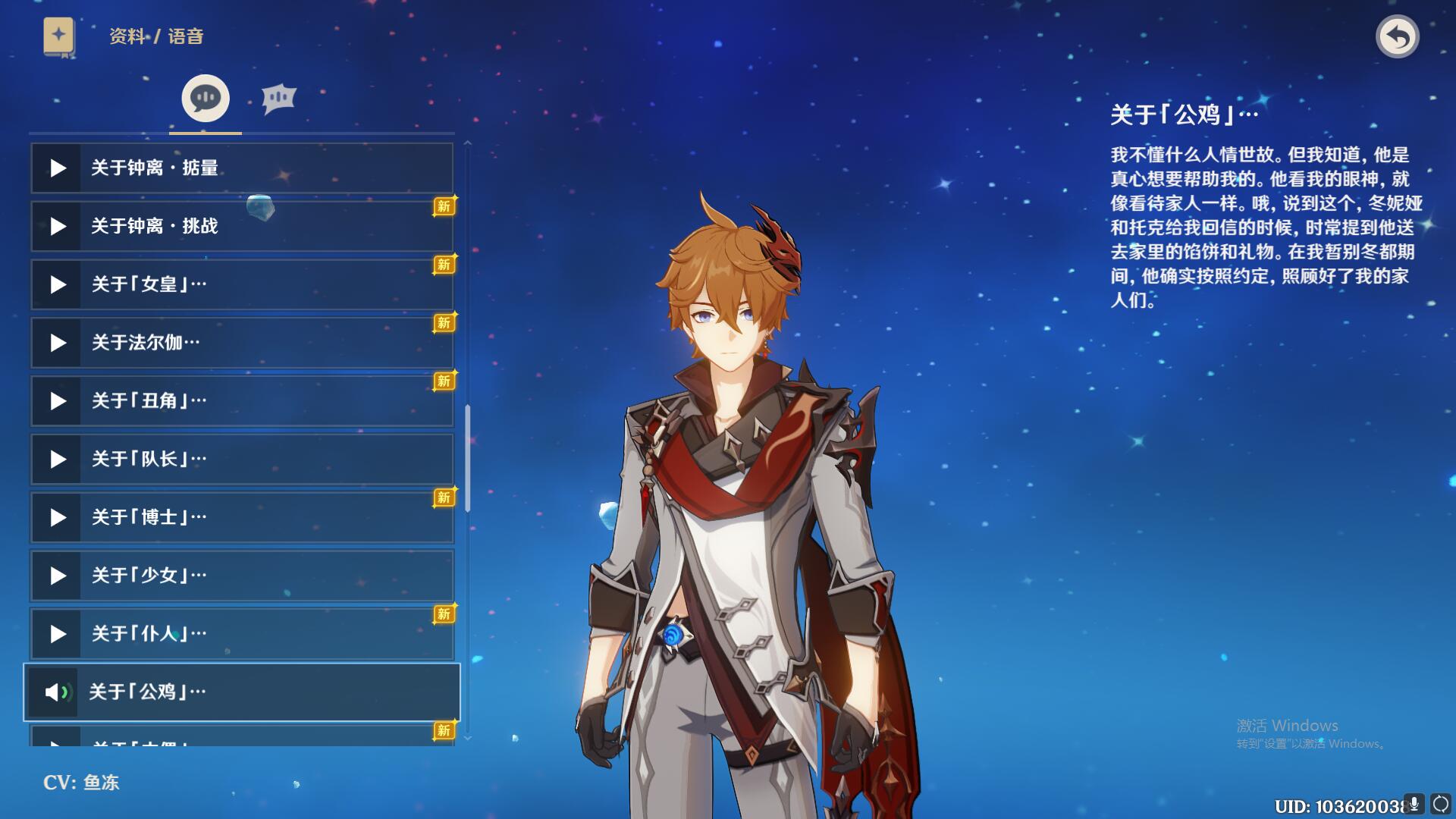Play the 关于钟离·挑战 voice line
Image resolution: width=1456 pixels, height=819 pixels.
(58, 226)
